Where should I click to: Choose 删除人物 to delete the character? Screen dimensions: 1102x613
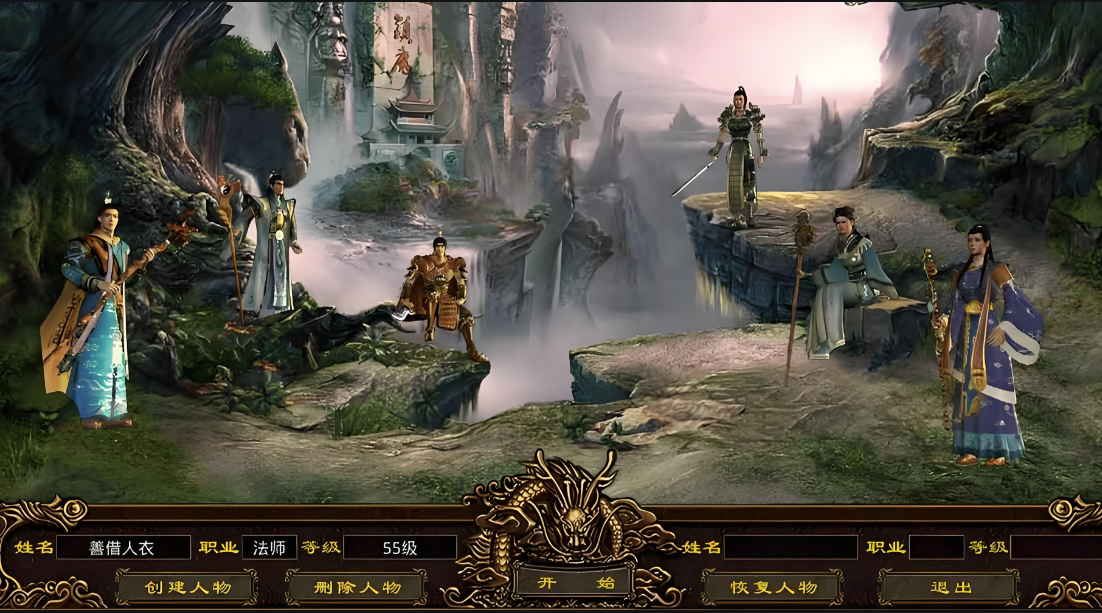click(x=356, y=587)
